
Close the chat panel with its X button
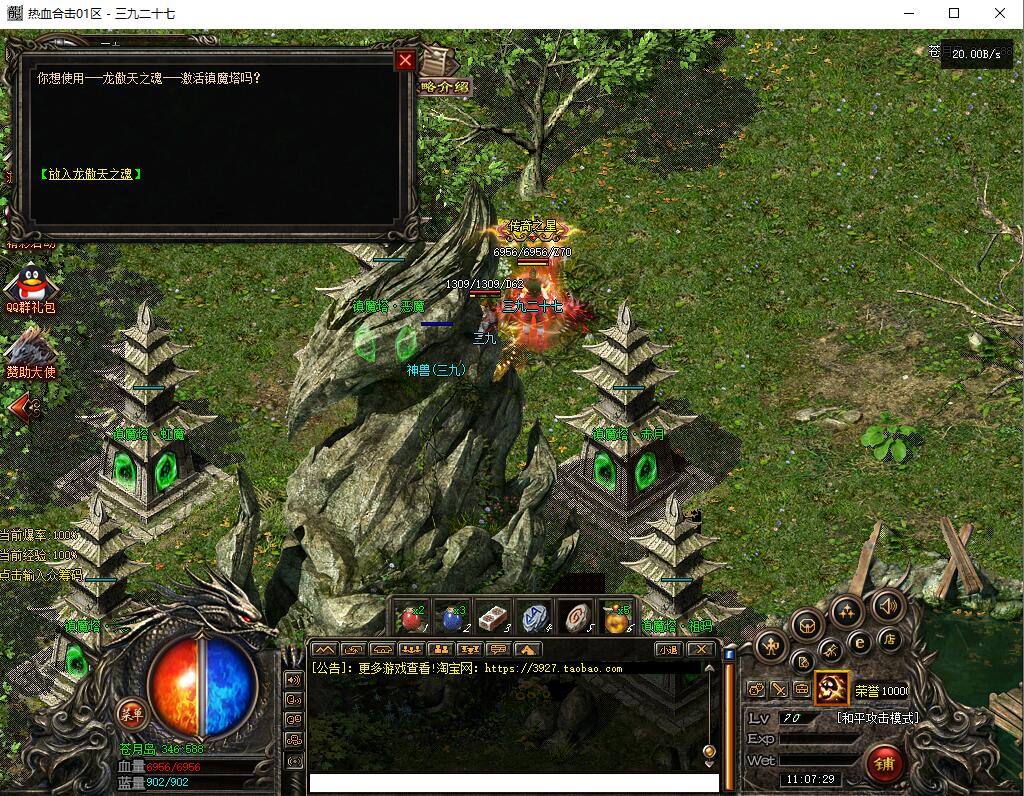coord(700,649)
